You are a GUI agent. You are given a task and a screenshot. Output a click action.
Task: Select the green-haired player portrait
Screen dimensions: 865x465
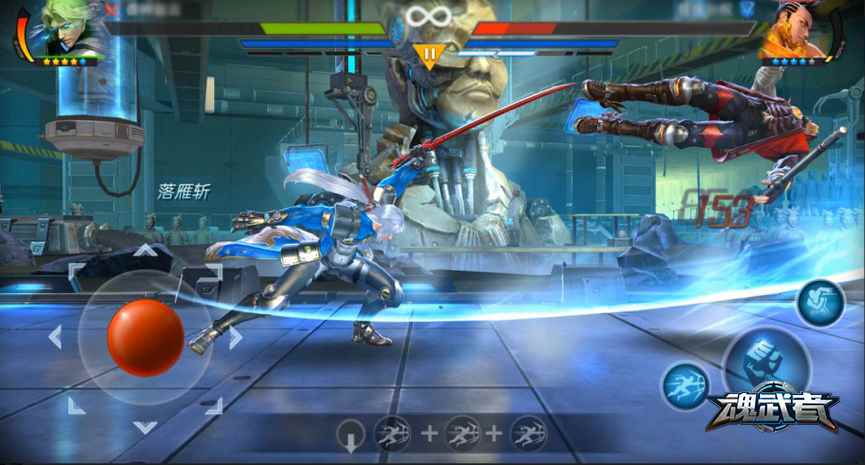(x=68, y=30)
